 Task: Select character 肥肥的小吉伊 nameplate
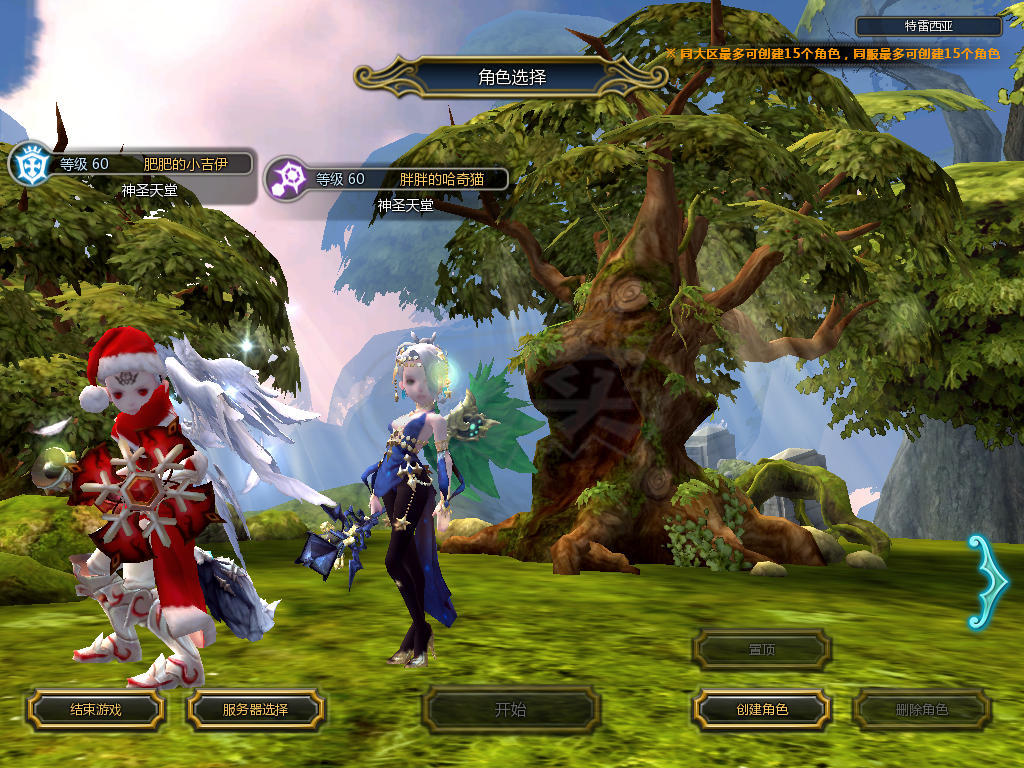pos(150,165)
